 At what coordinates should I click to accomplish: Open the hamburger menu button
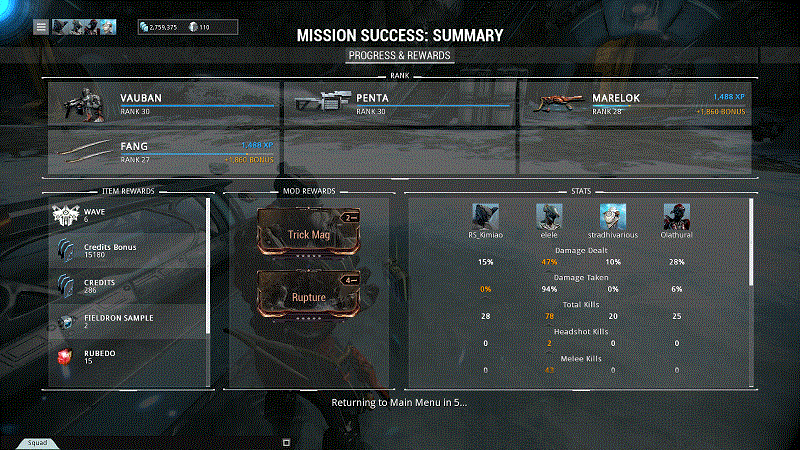point(41,27)
